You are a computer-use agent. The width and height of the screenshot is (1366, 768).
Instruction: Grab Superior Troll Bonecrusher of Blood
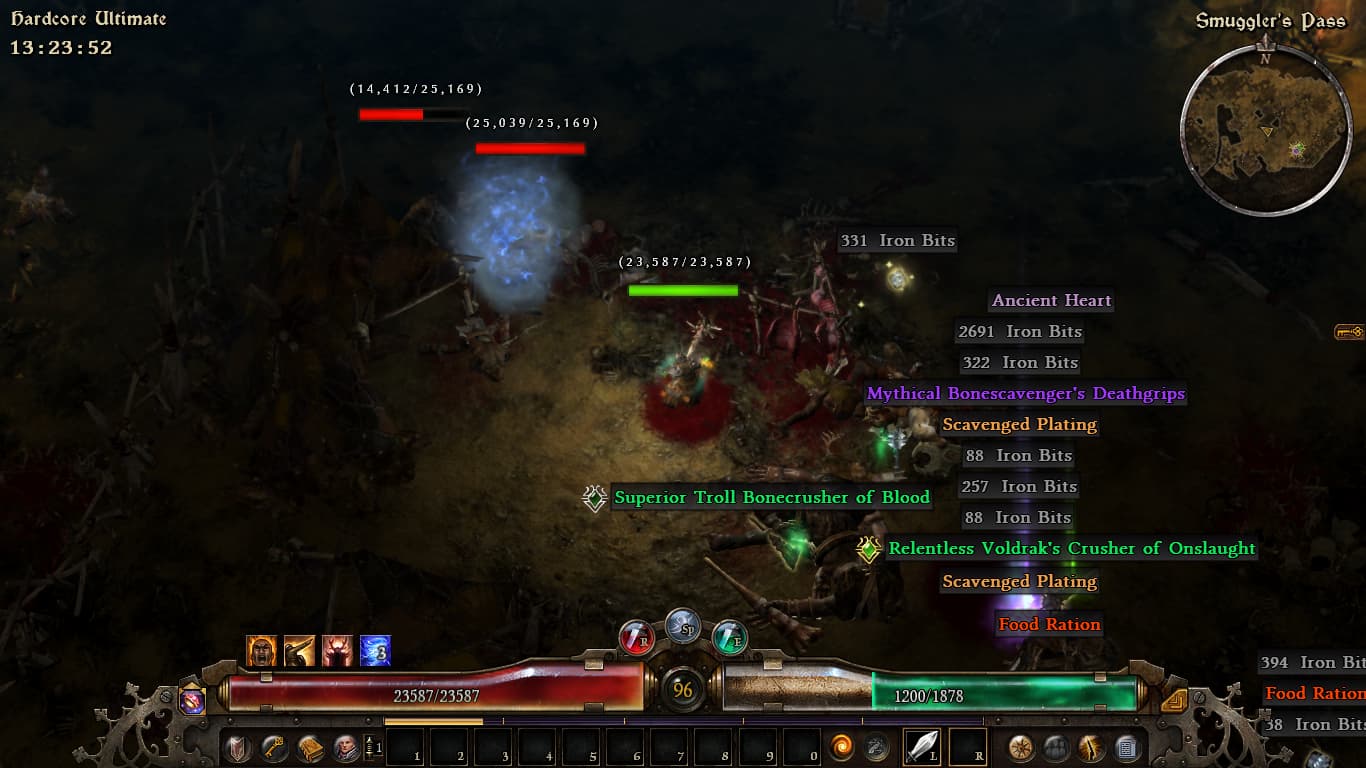coord(771,497)
